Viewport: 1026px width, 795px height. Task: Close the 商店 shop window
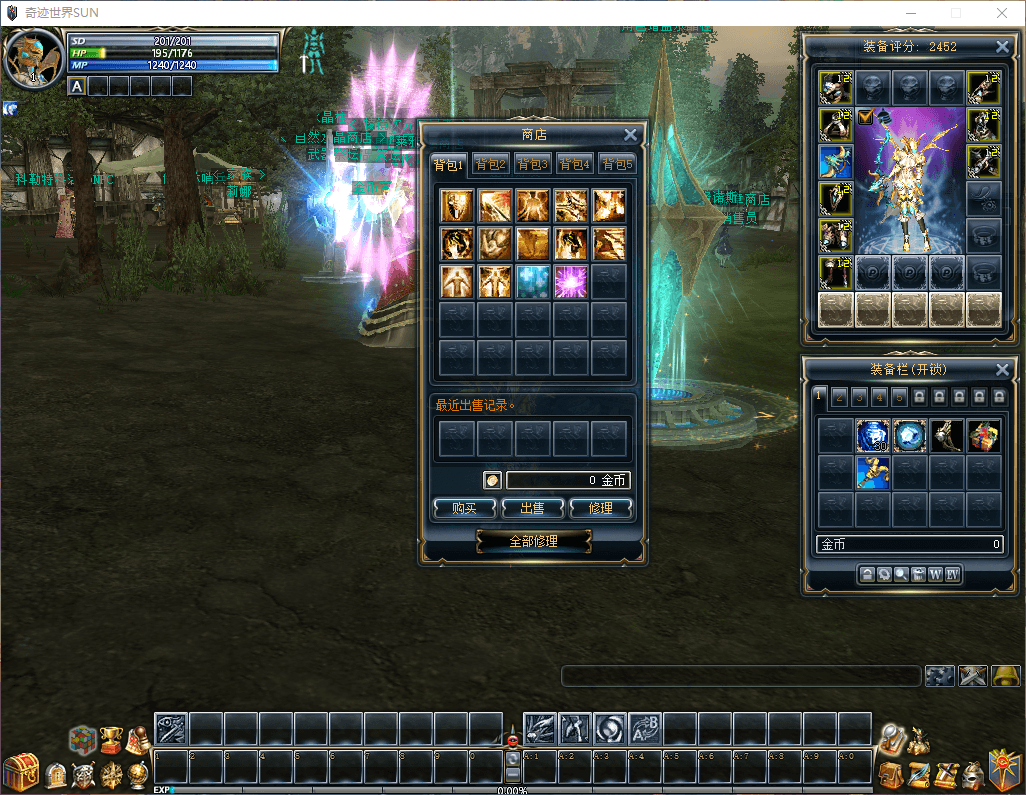[x=630, y=135]
